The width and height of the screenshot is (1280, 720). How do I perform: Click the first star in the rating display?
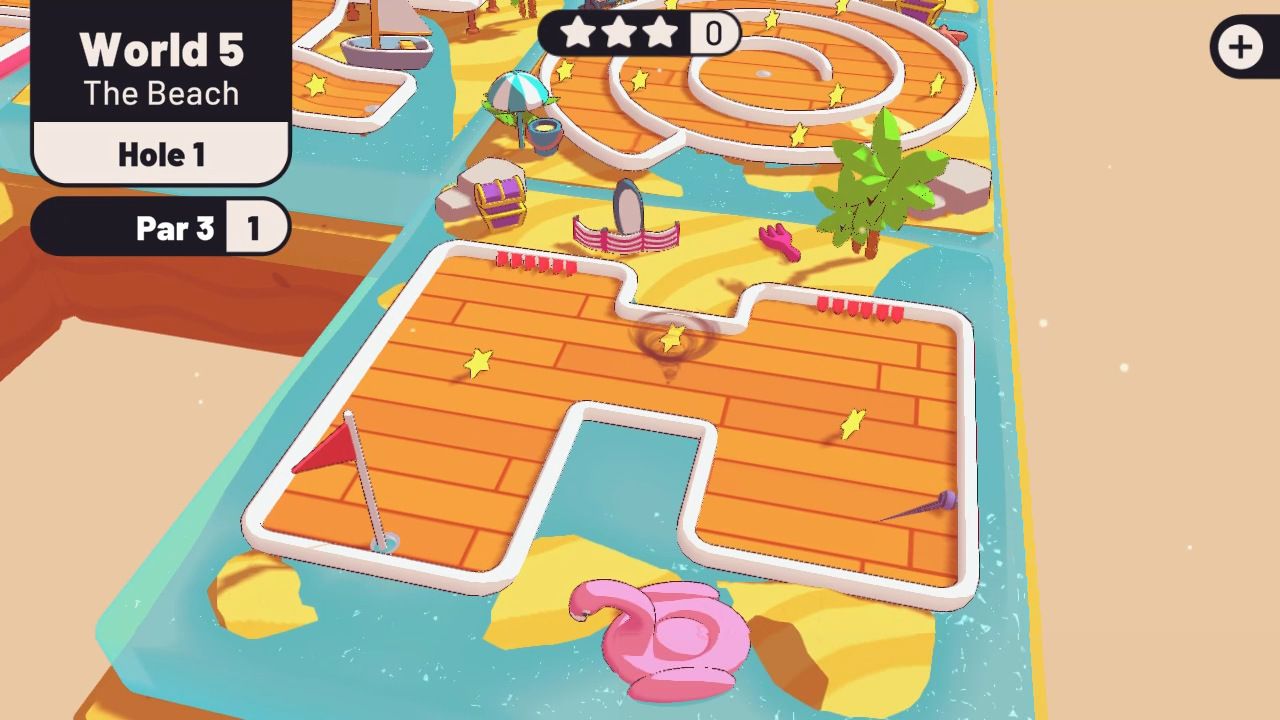point(575,33)
